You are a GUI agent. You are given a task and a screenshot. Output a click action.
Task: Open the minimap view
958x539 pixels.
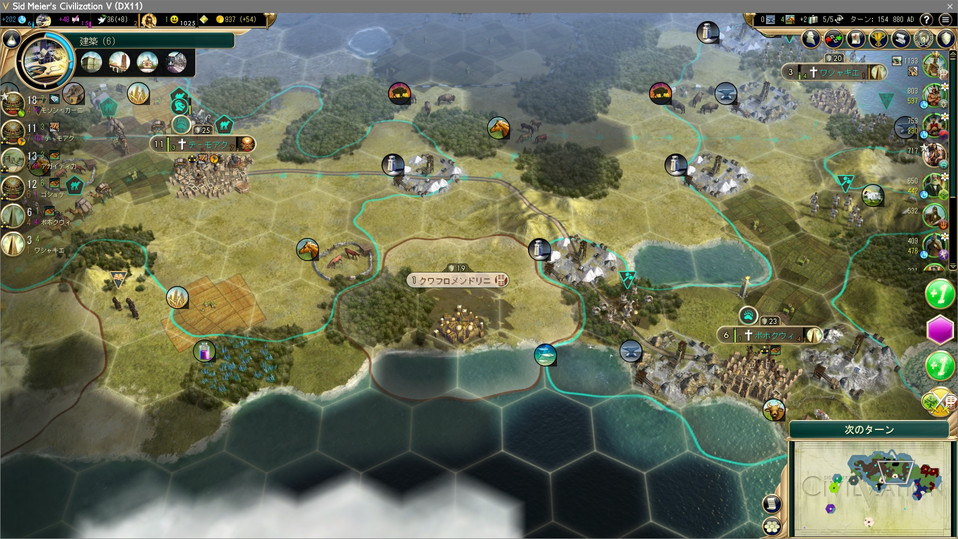pyautogui.click(x=868, y=487)
